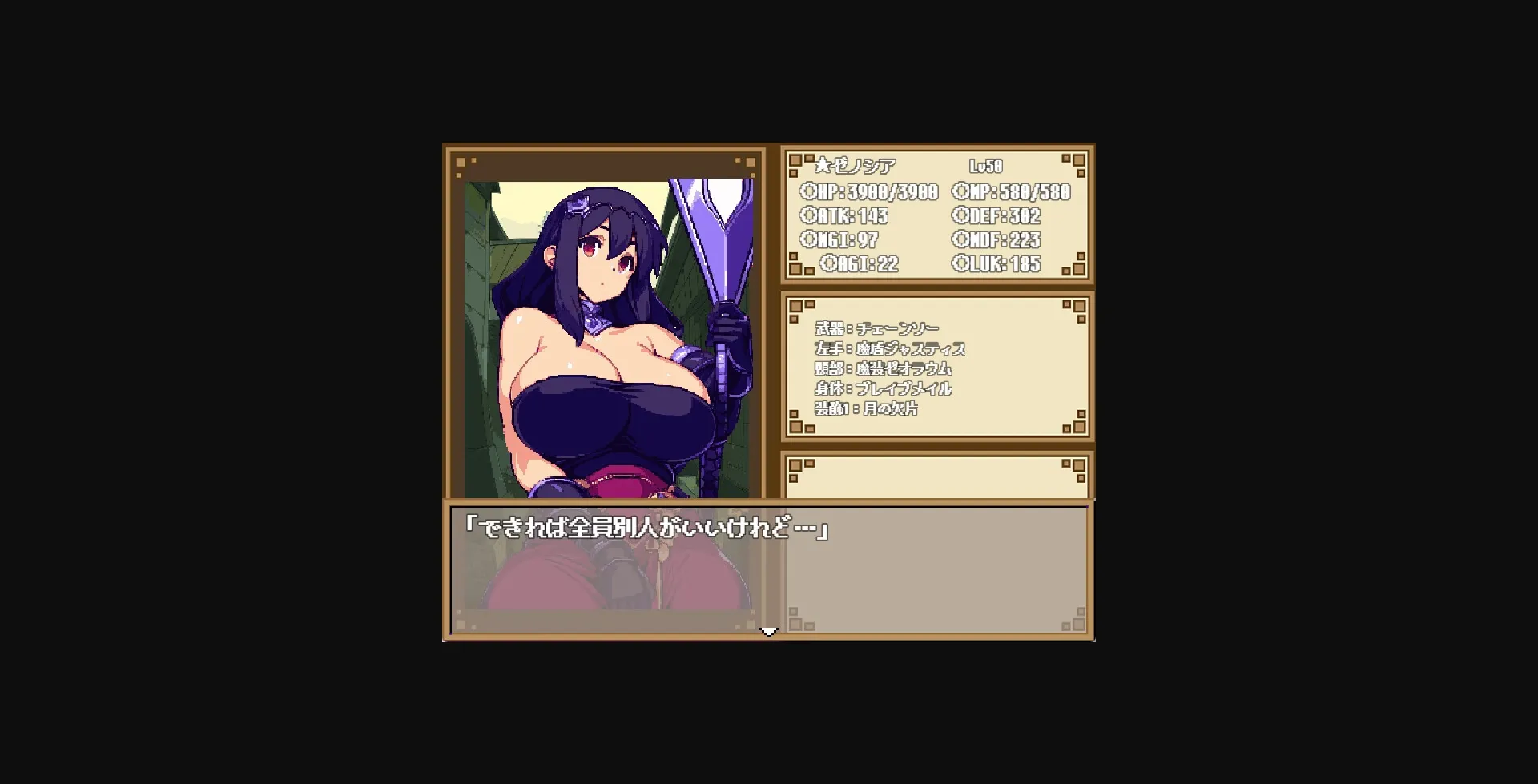Select the 左手: 魔盾ジャスティス equipment slot
This screenshot has width=1538, height=784.
click(x=892, y=348)
